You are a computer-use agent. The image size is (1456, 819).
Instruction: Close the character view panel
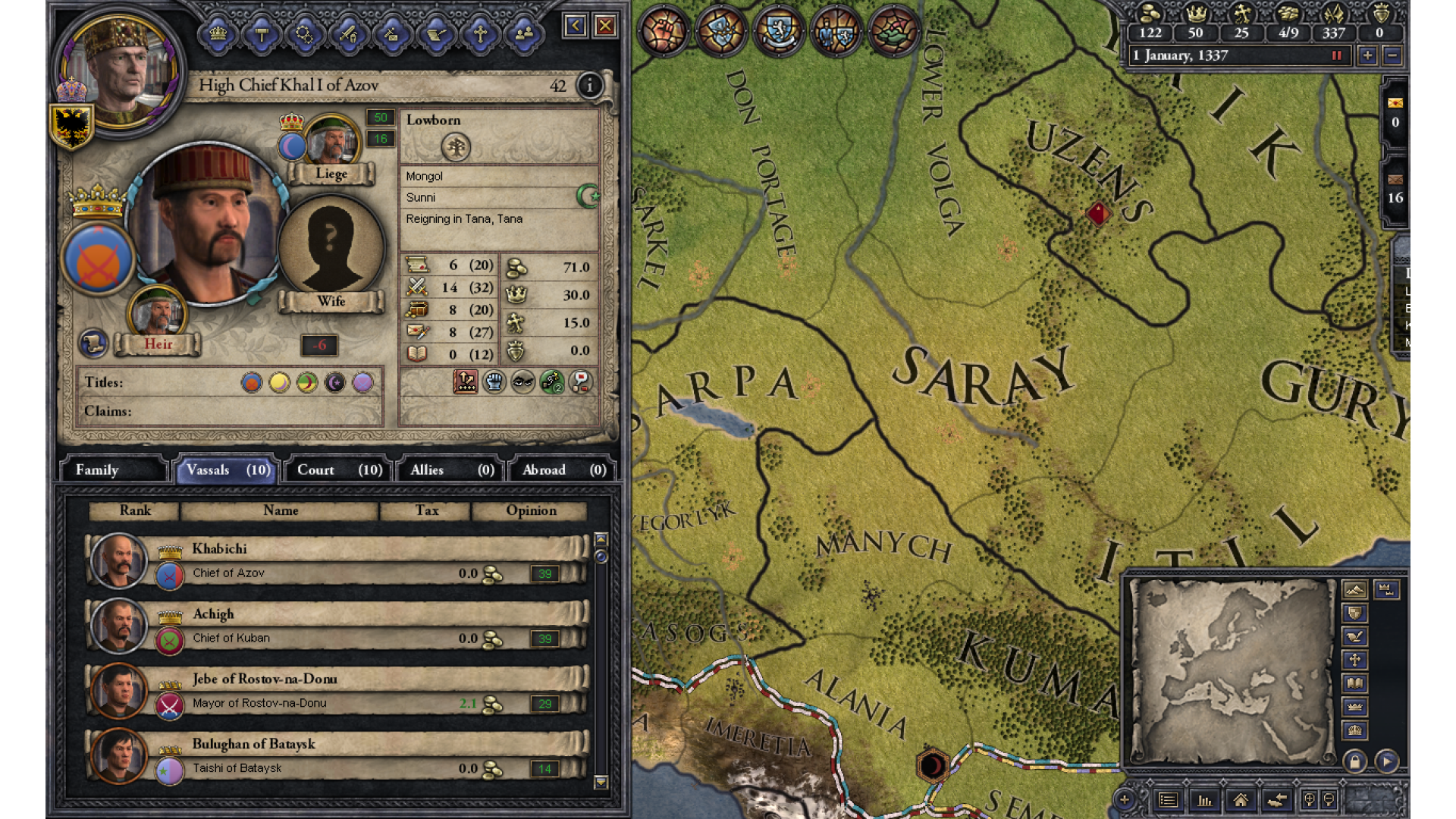(605, 27)
